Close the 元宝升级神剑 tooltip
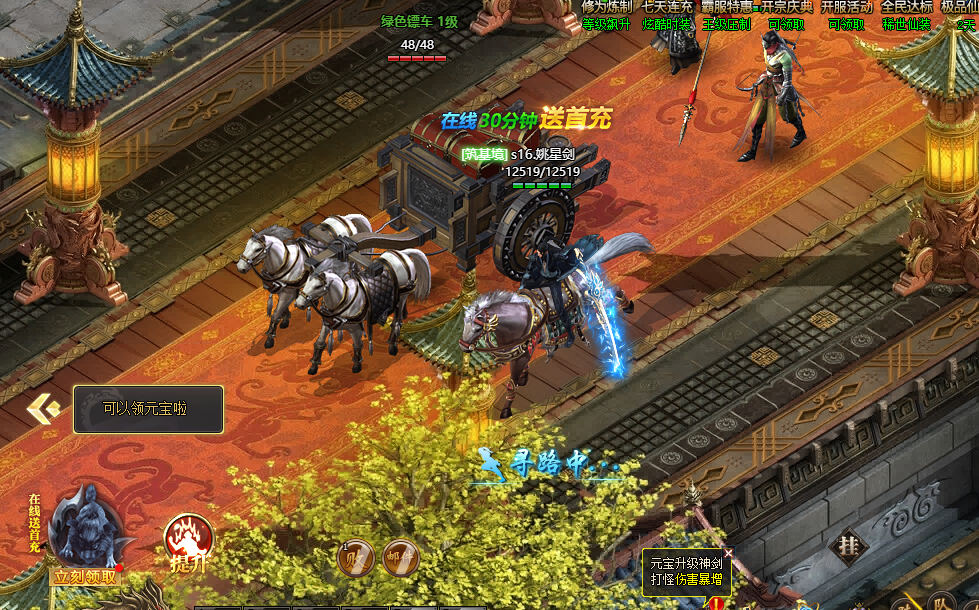The image size is (979, 610). tap(728, 553)
